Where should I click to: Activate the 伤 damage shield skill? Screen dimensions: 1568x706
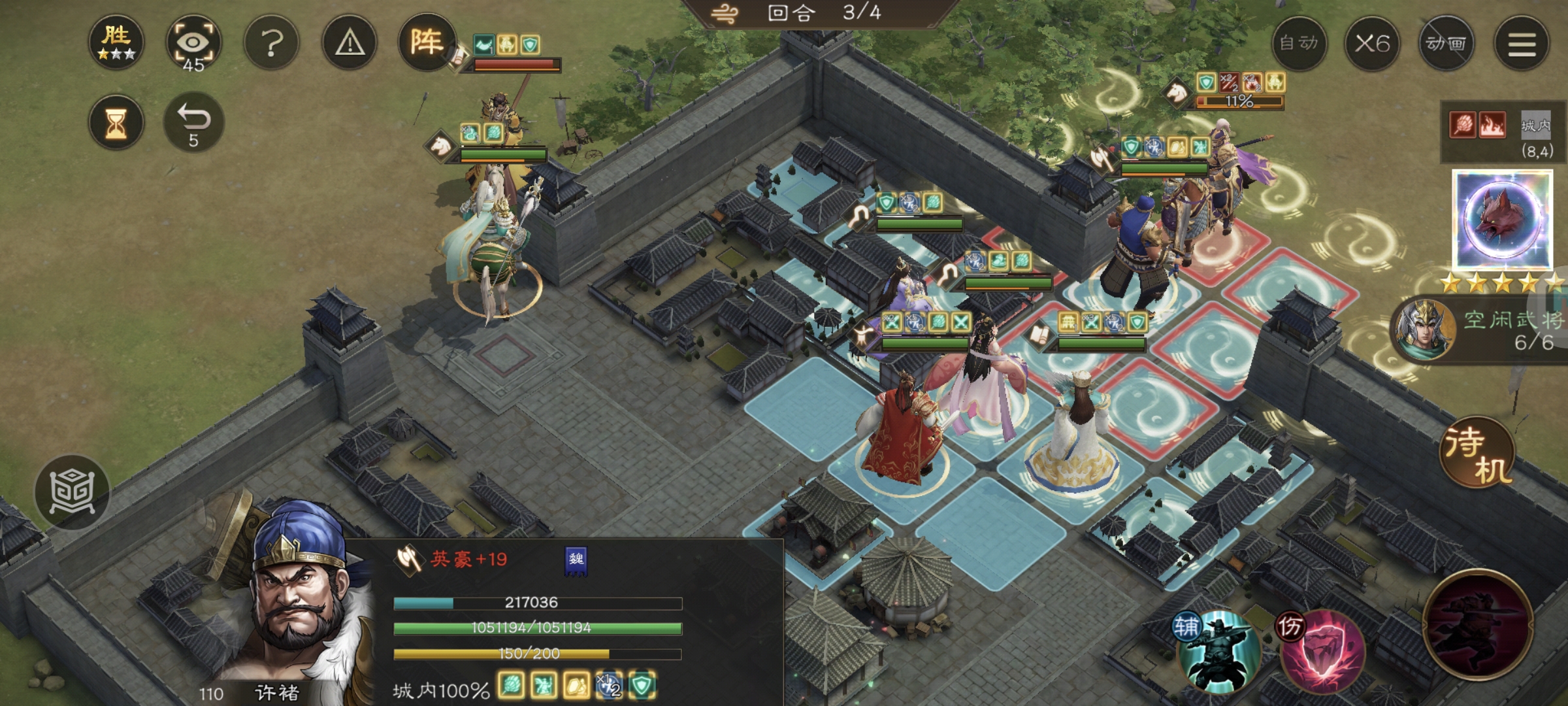(1321, 650)
